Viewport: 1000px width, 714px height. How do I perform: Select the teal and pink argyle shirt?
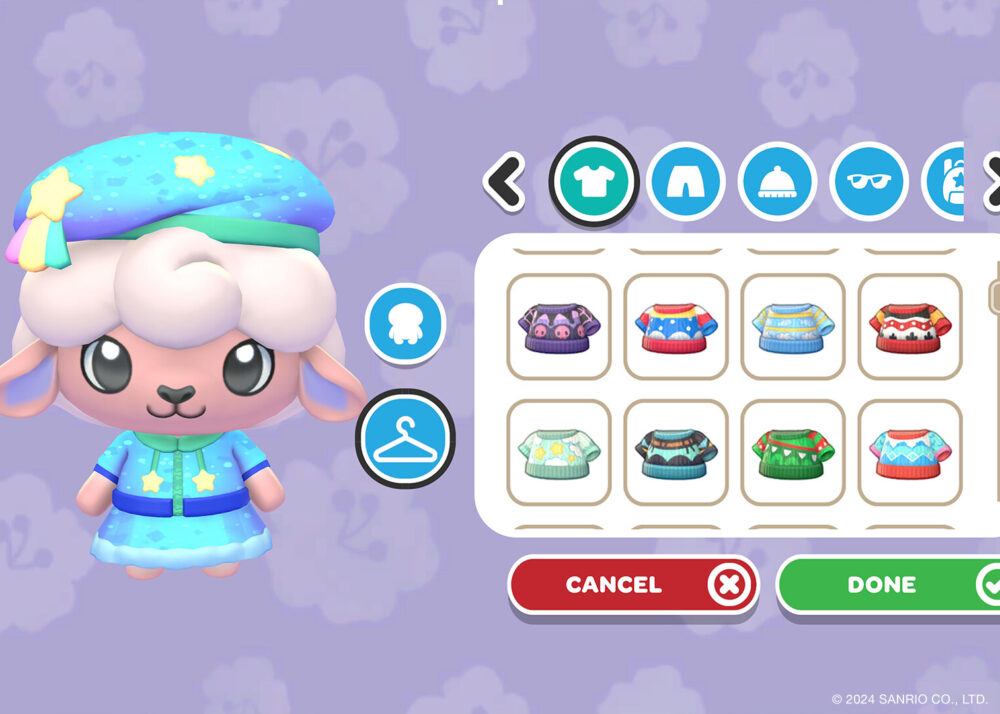910,452
